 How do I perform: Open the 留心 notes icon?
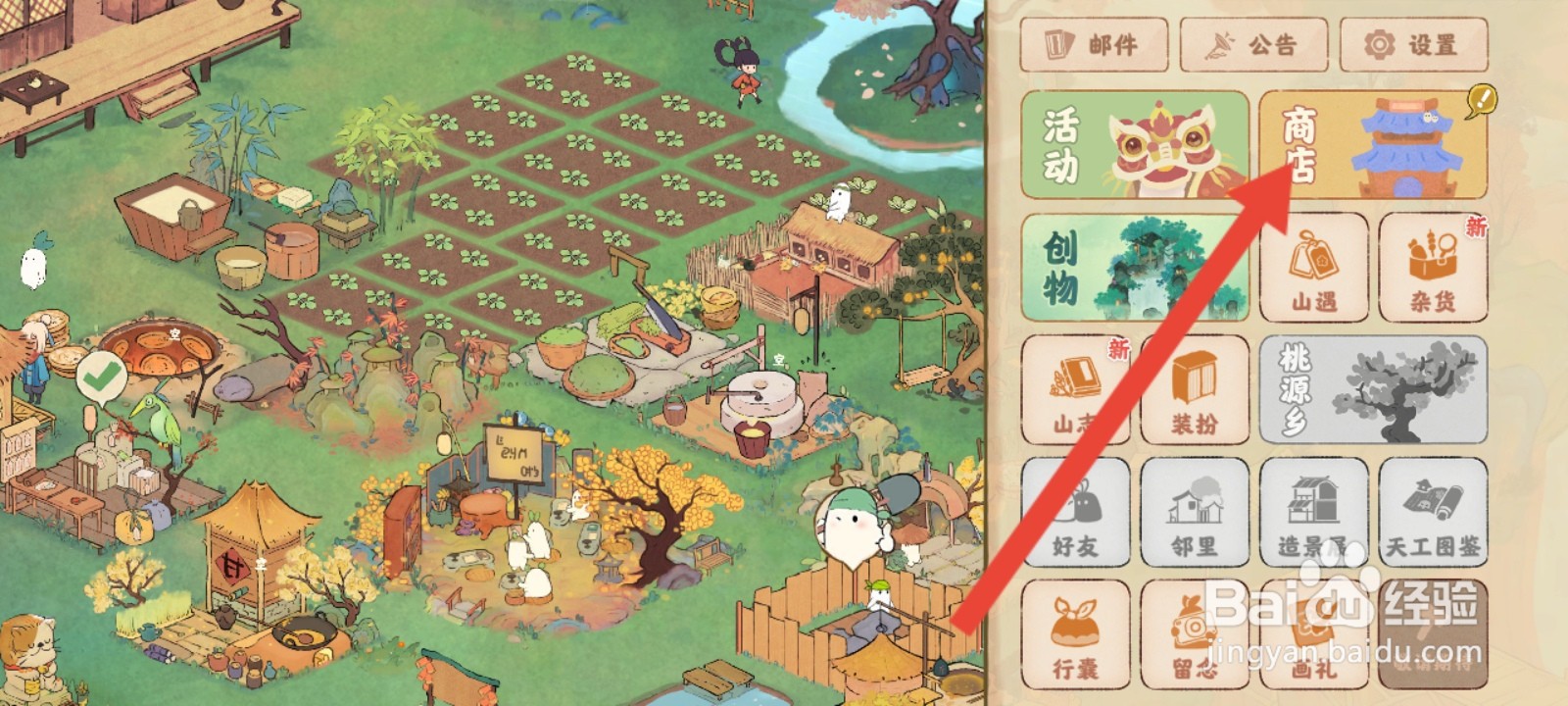click(x=1194, y=634)
